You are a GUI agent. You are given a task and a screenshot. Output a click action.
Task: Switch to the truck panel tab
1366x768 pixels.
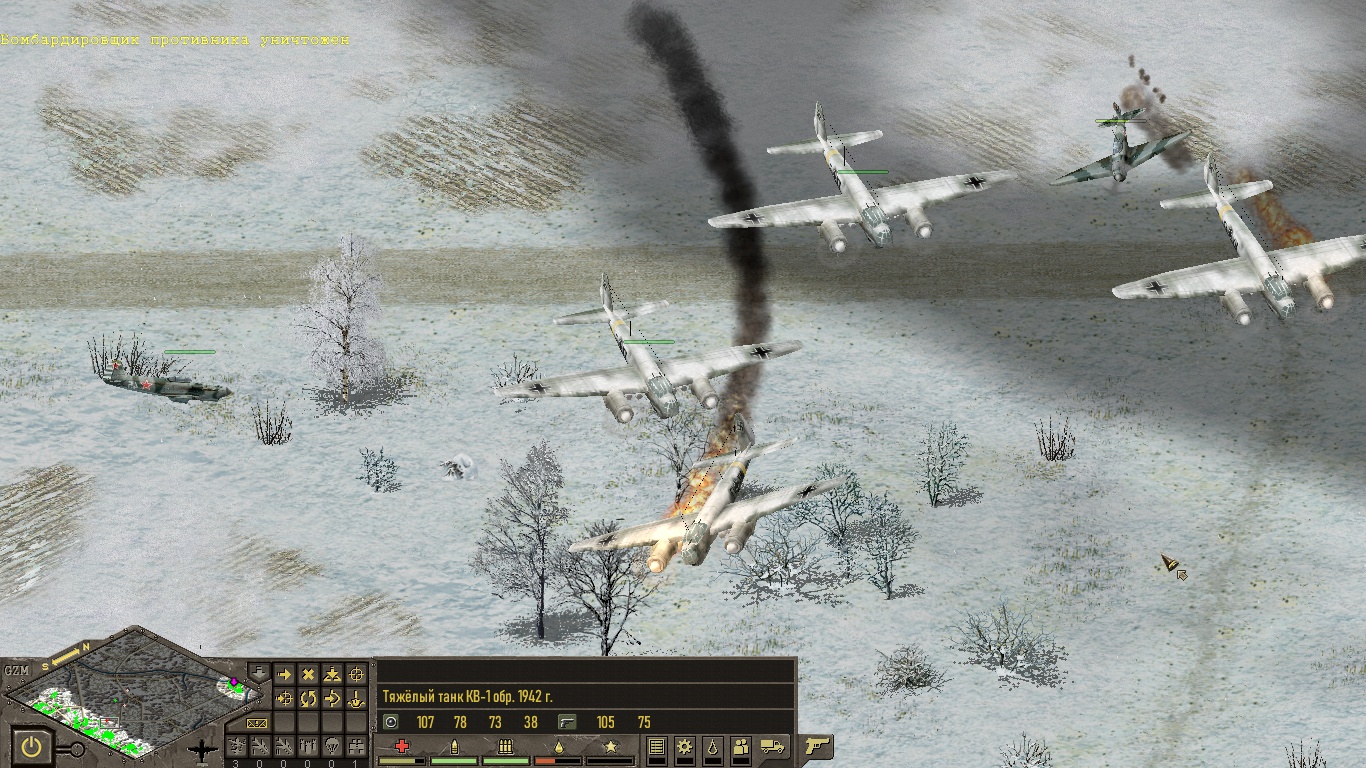click(x=773, y=746)
